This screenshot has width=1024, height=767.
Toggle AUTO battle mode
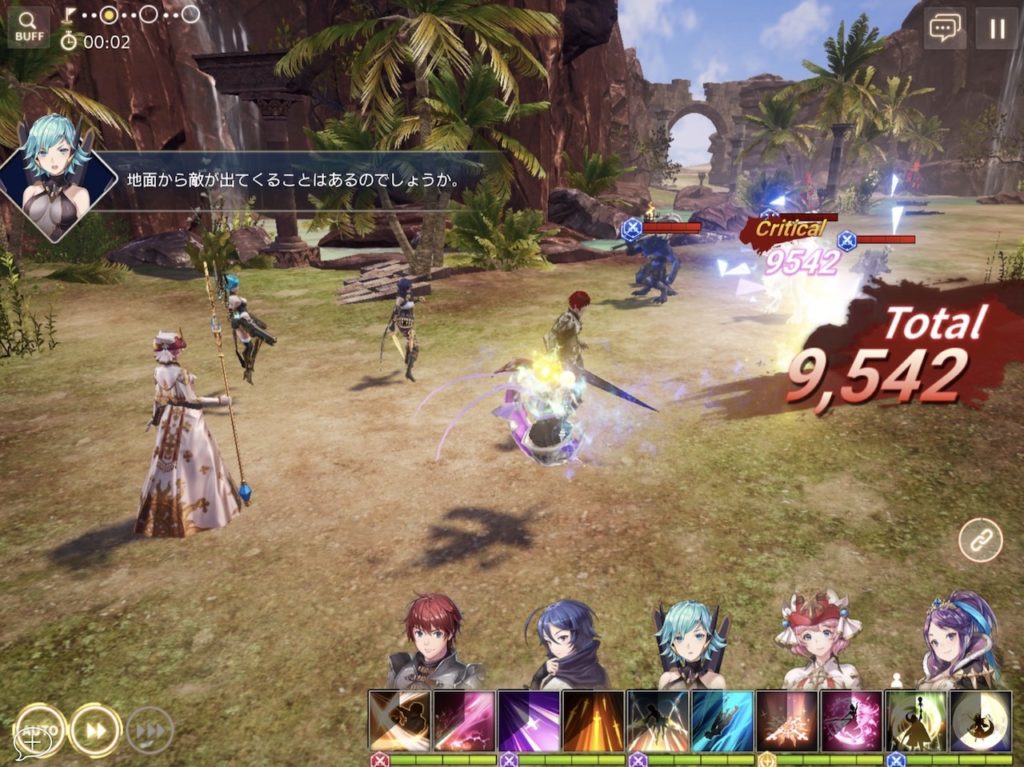tap(38, 731)
